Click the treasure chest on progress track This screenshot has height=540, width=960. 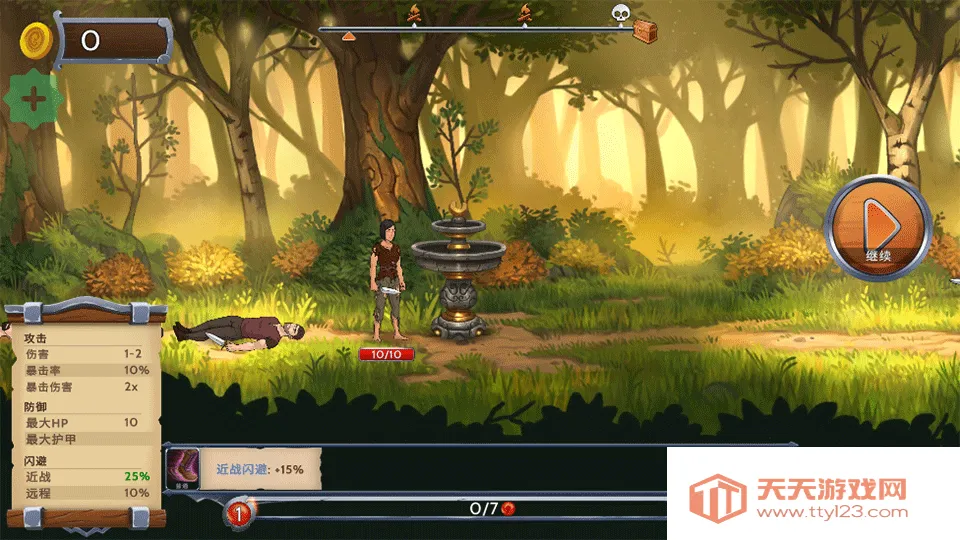(x=646, y=32)
